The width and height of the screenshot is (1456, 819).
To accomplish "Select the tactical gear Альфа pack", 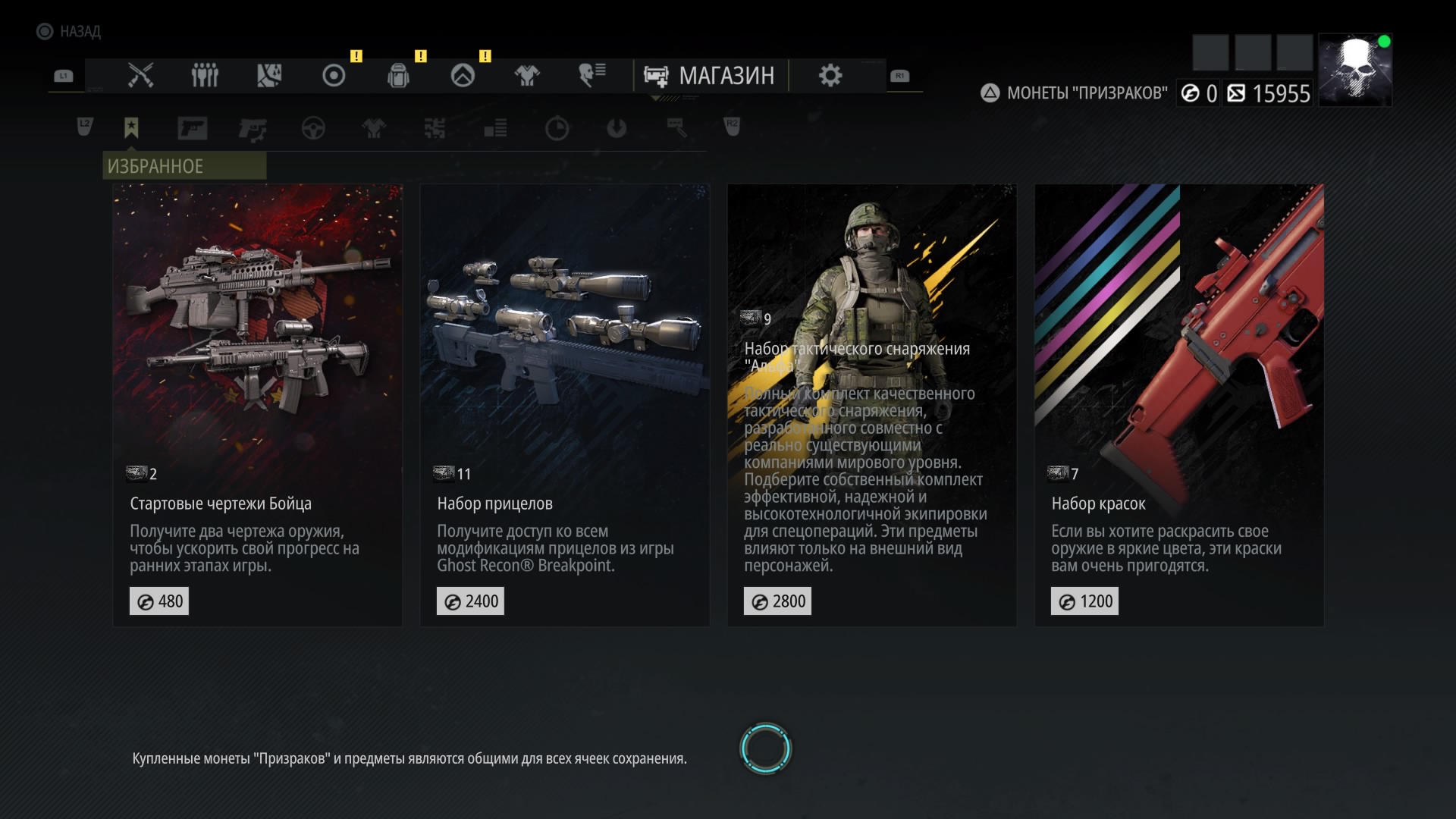I will click(871, 405).
